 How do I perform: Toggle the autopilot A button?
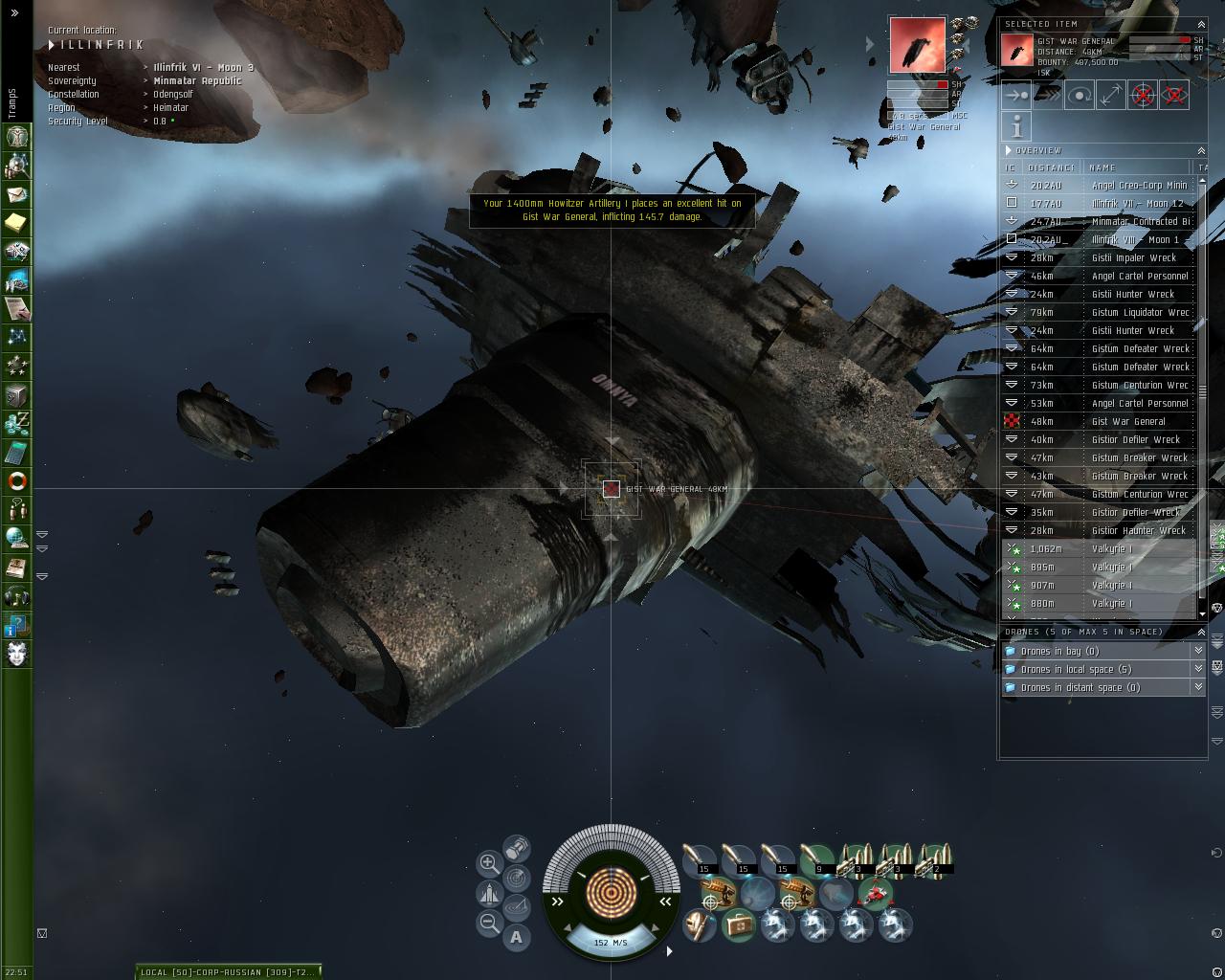(x=517, y=937)
